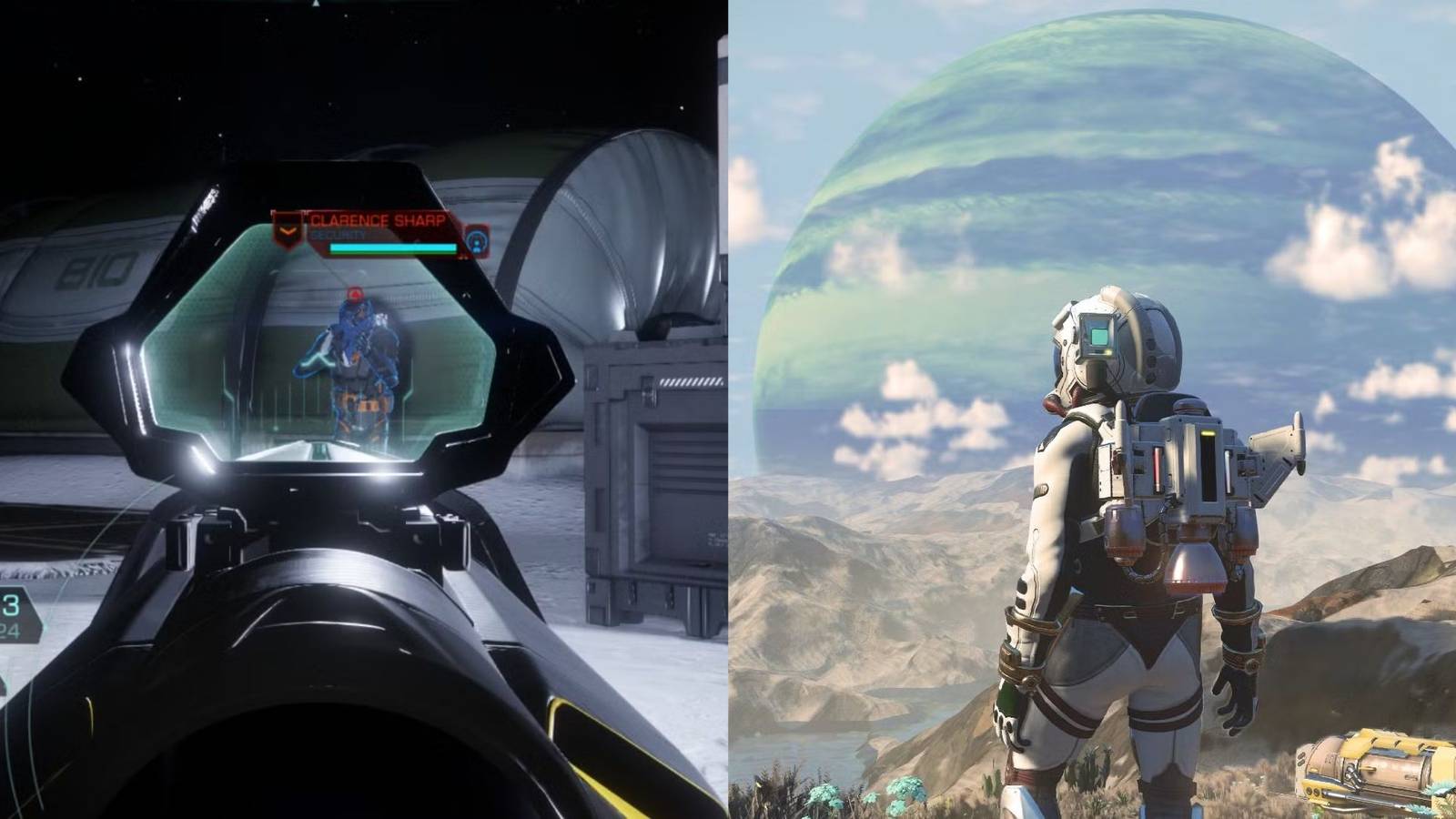
Task: Select the CLARENCE SHARP name label
Action: coord(379,219)
